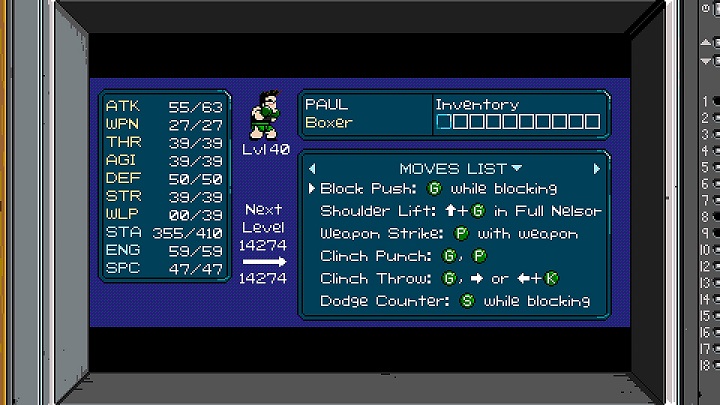
Task: Select the Shoulder Lift move entry
Action: 460,211
